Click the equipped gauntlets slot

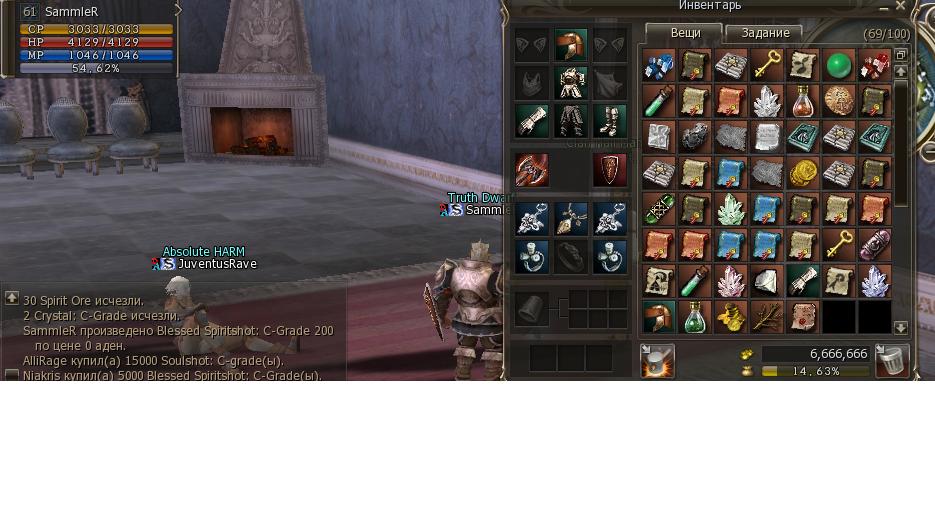point(532,121)
